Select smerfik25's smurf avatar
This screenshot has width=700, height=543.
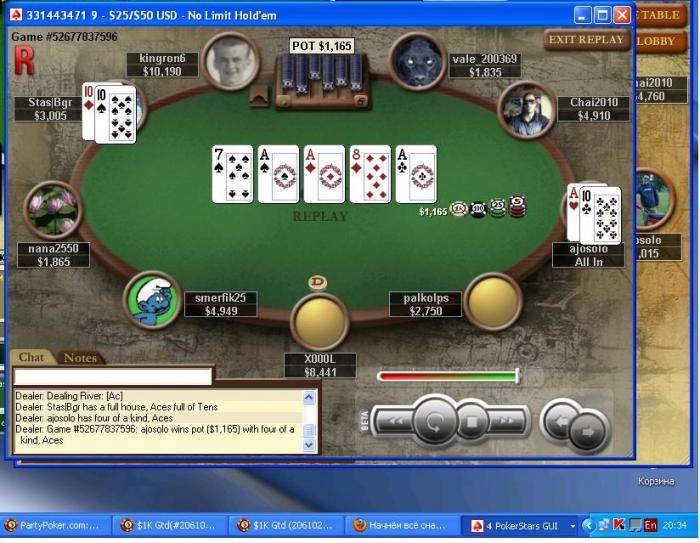pos(152,299)
